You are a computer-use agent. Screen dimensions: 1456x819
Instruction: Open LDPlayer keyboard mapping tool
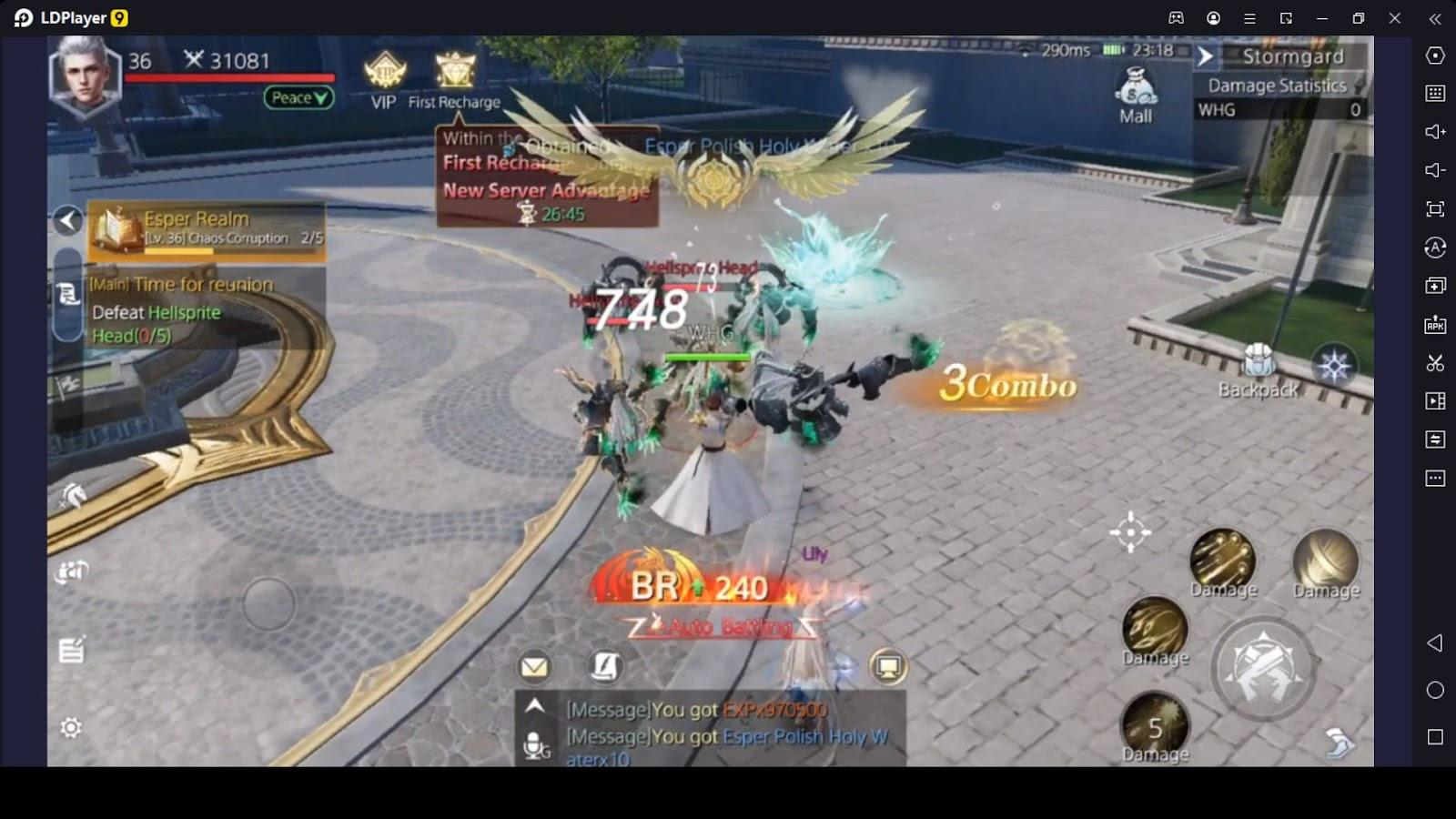1435,93
